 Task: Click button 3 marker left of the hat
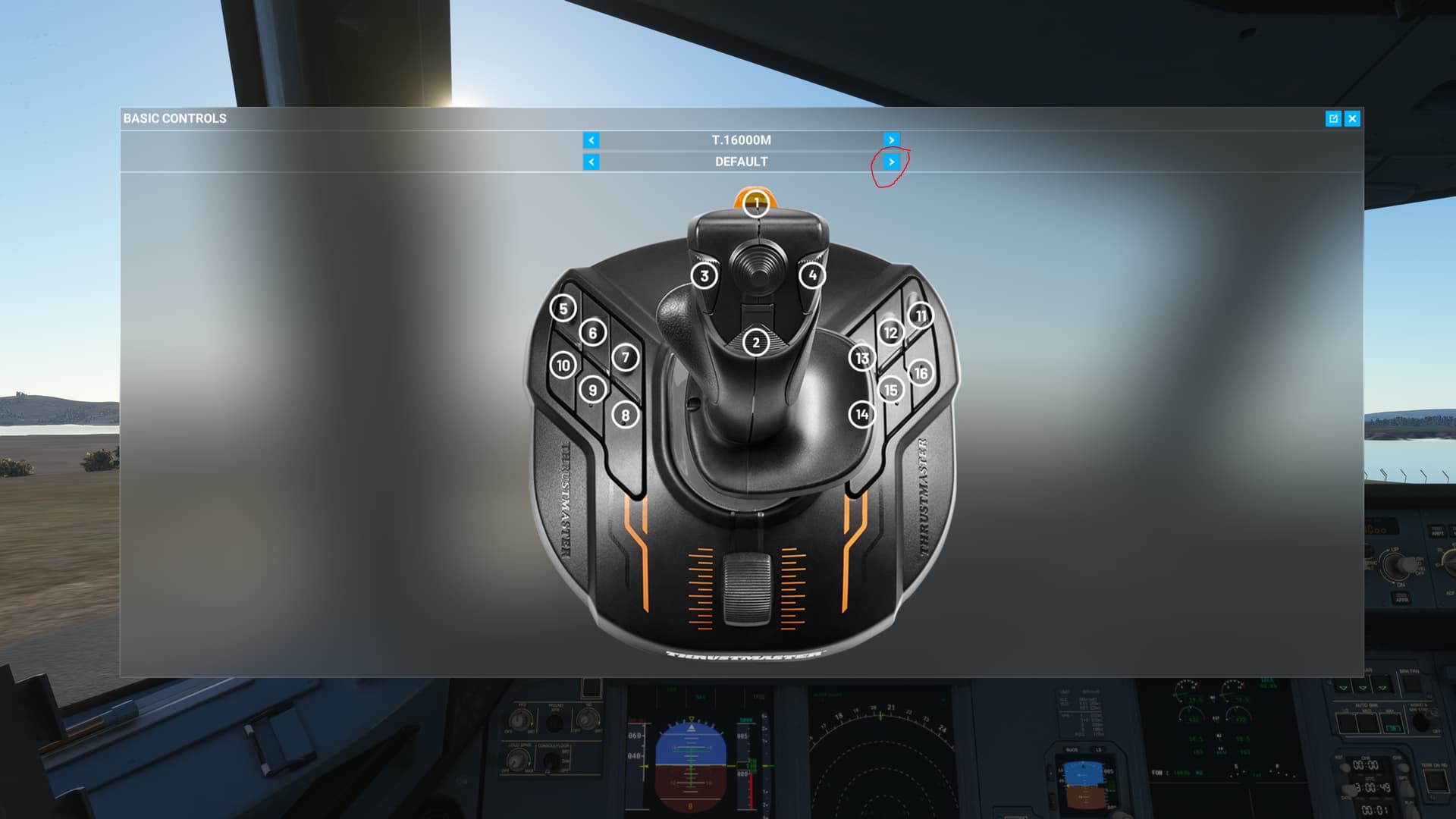704,276
